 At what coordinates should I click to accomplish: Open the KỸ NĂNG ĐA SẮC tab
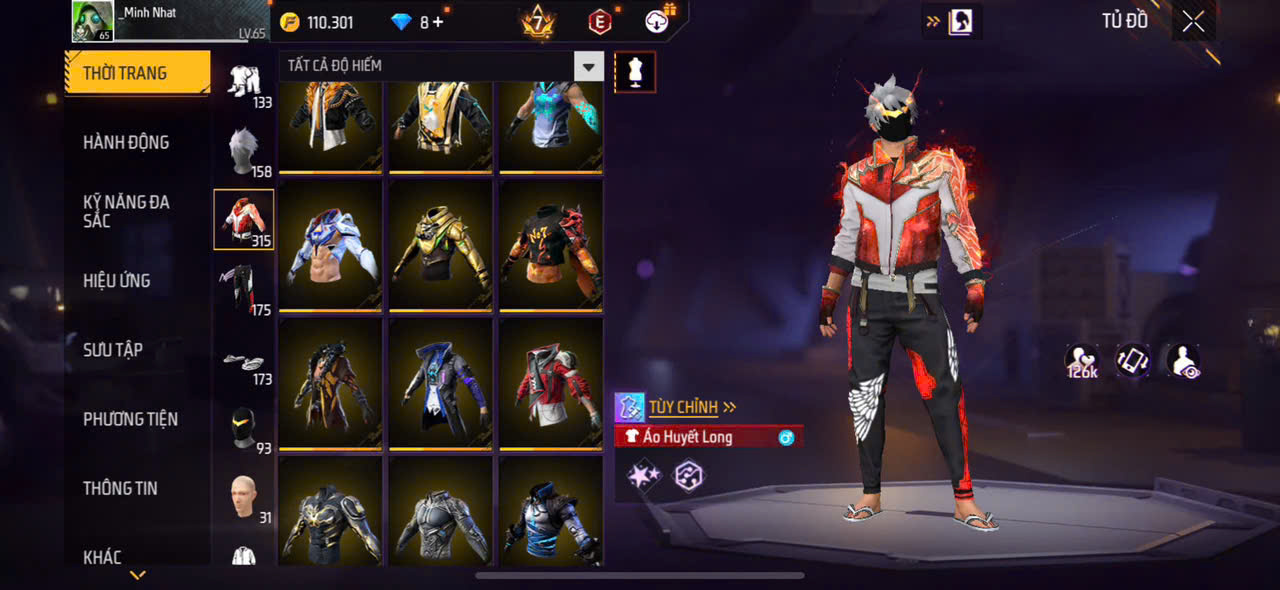126,211
